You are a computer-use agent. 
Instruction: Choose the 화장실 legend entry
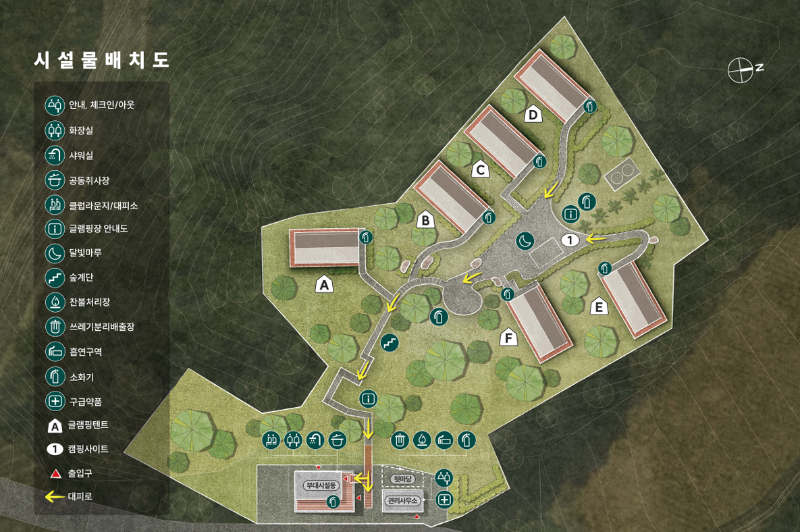point(80,130)
